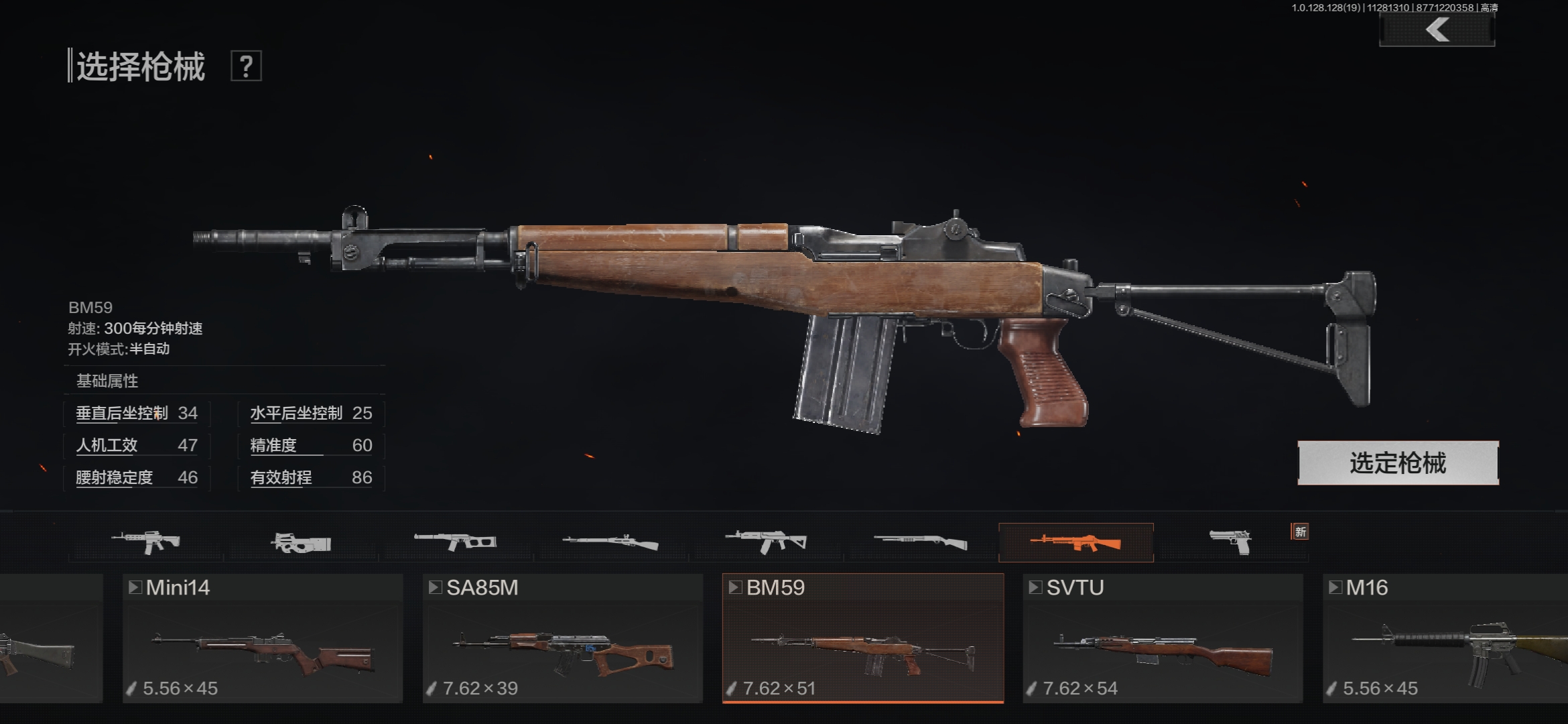Confirm weapon with 选定枪械 button

(1398, 463)
